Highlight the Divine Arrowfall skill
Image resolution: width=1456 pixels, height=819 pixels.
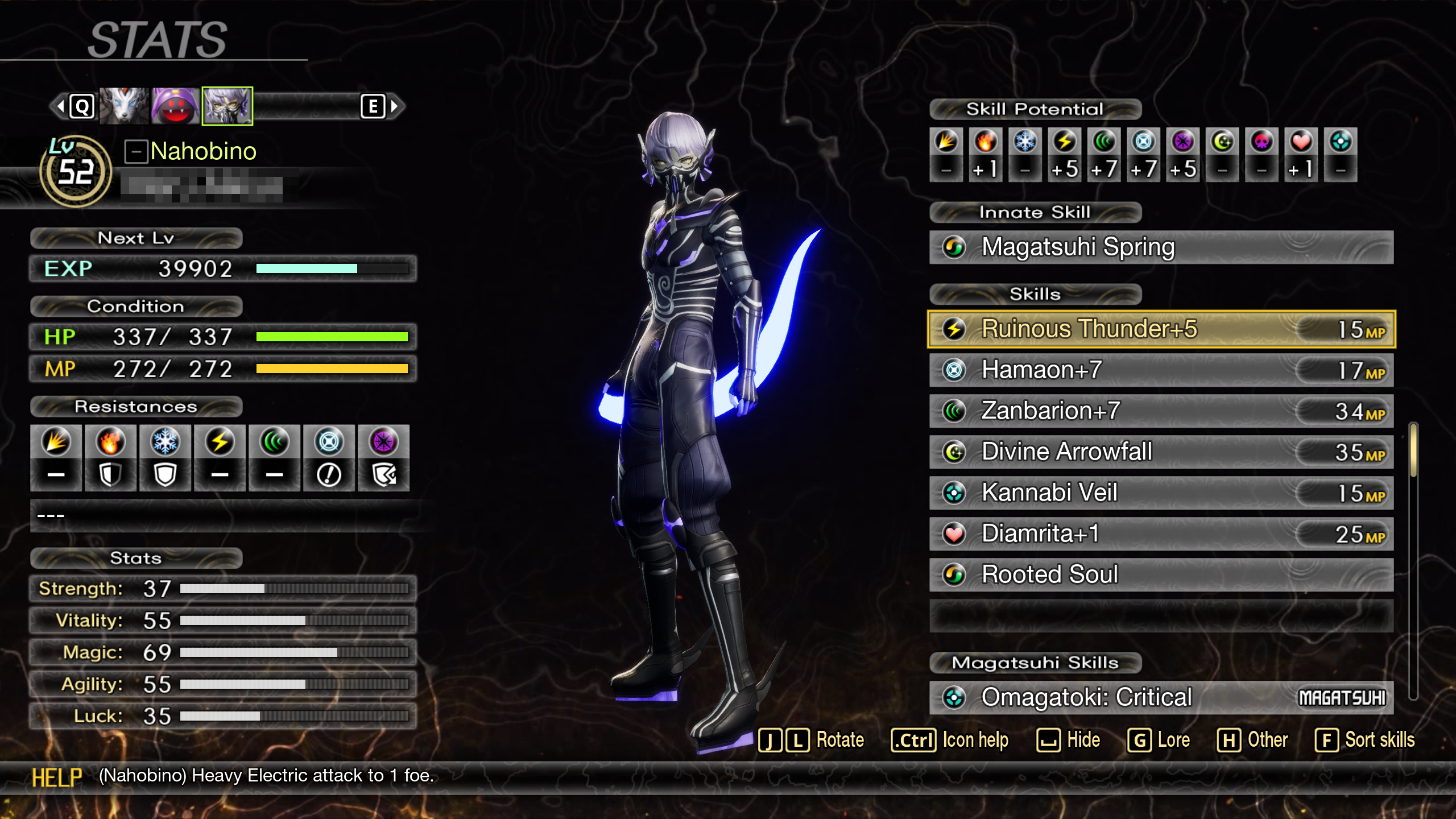pos(1160,452)
